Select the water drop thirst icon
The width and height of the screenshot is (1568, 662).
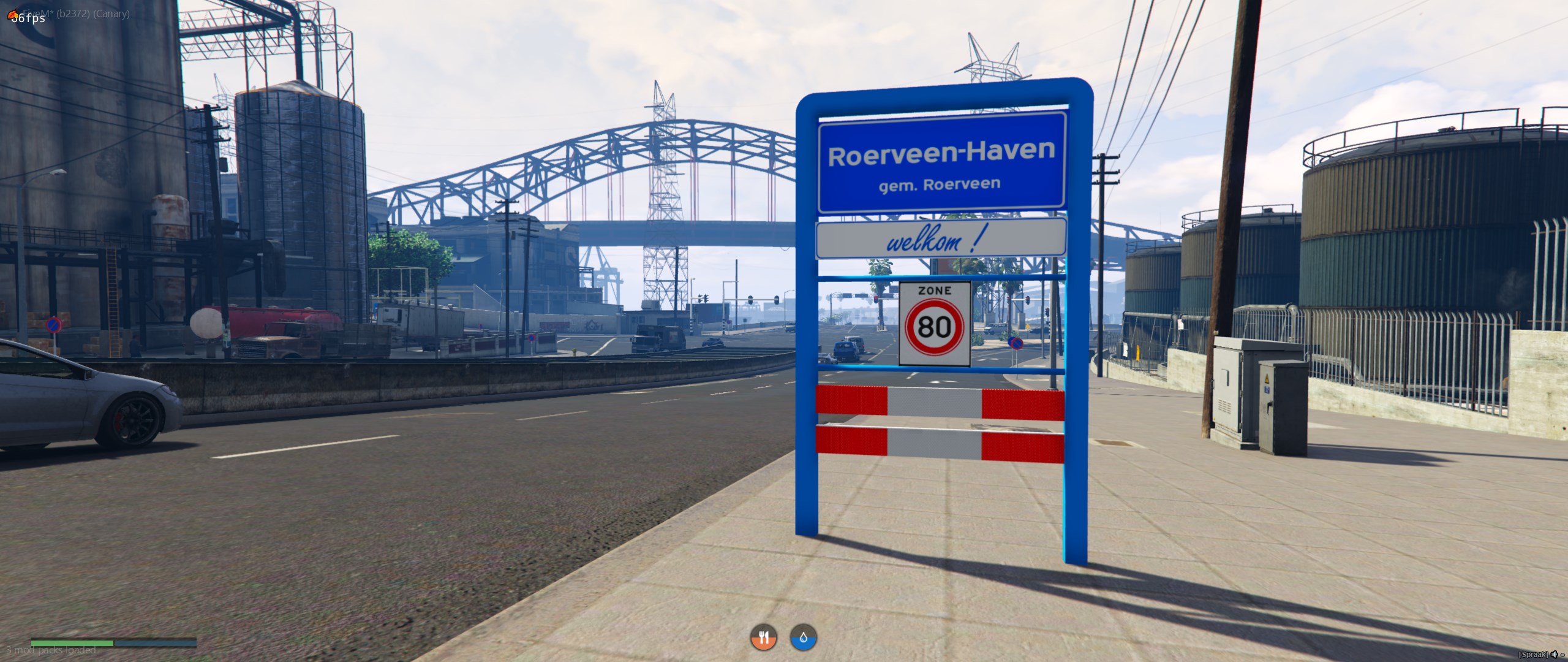click(803, 638)
